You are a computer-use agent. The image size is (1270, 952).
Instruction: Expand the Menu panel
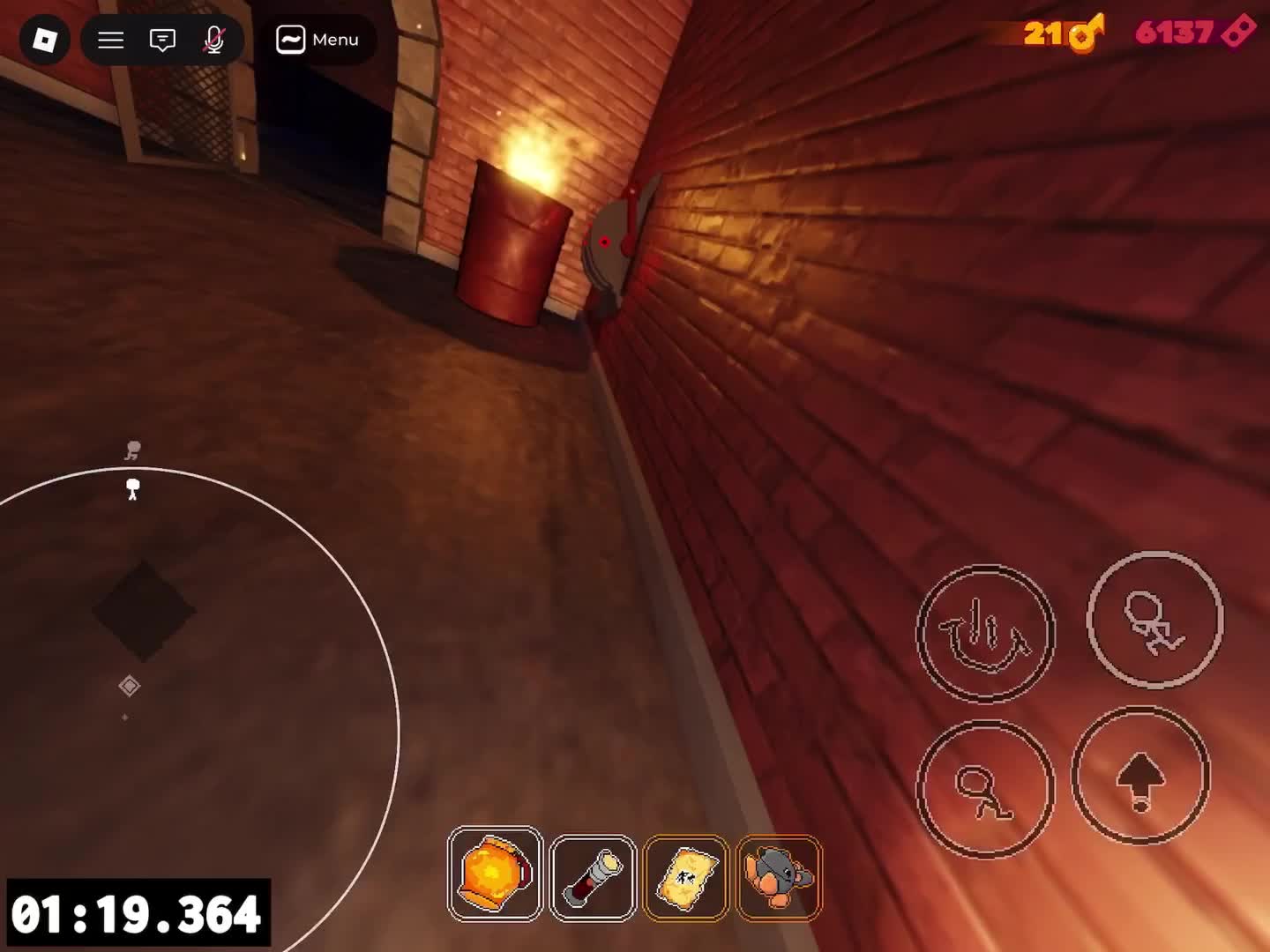[x=317, y=40]
